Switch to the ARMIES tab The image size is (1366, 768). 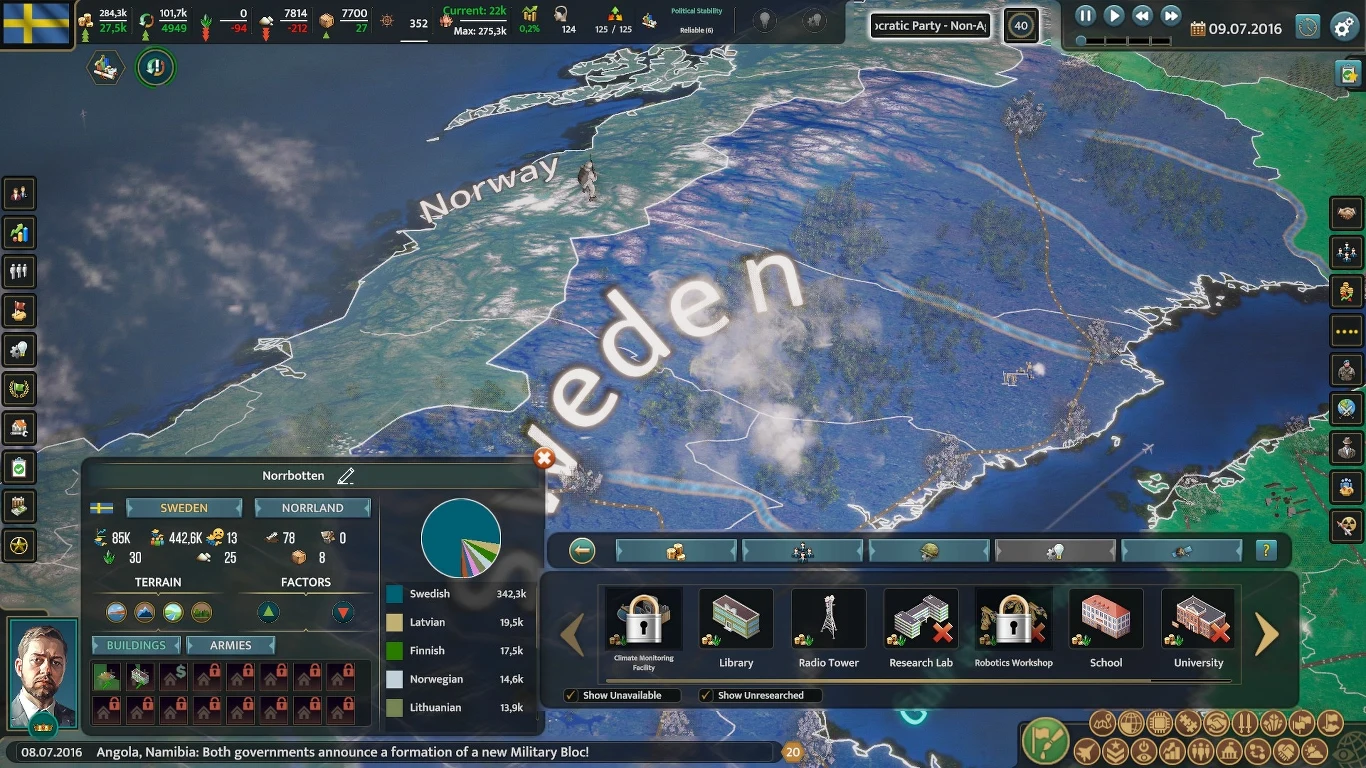click(x=231, y=645)
